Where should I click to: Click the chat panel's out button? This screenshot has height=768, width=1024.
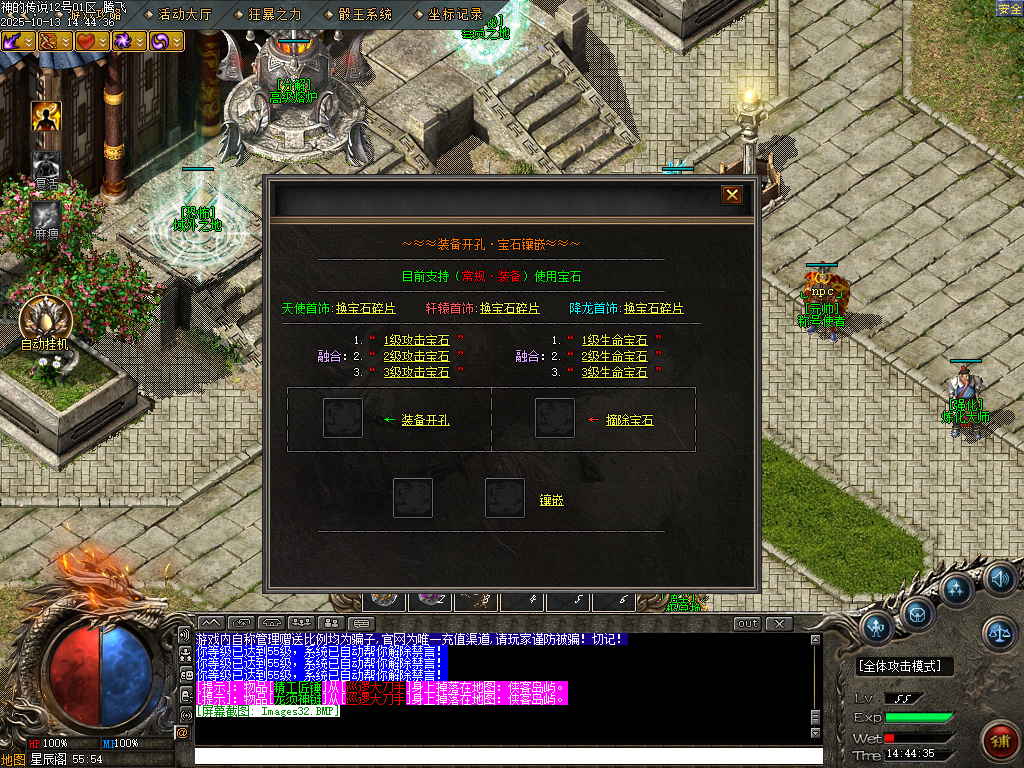tap(747, 624)
